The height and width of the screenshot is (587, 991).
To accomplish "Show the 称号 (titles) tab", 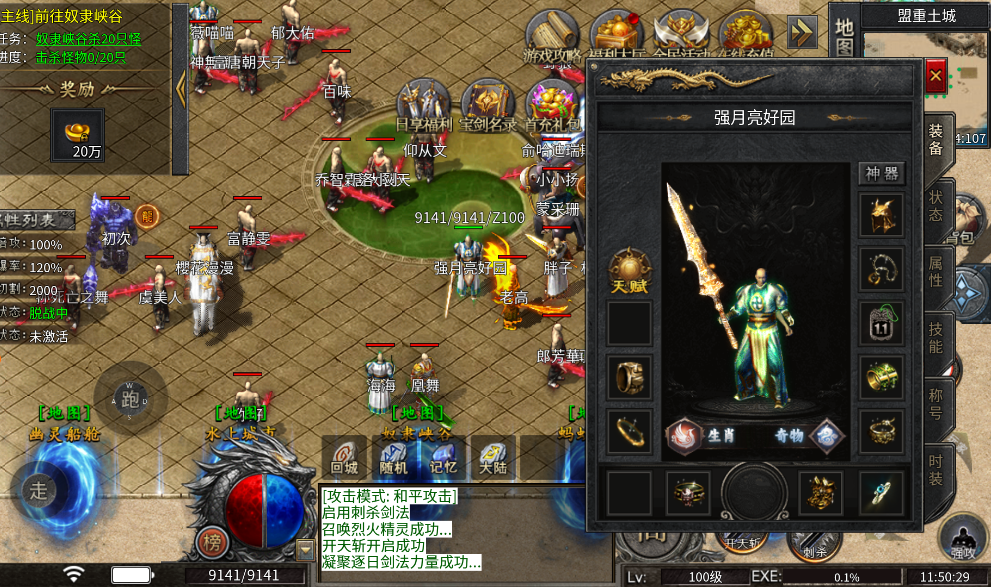I will tap(936, 405).
